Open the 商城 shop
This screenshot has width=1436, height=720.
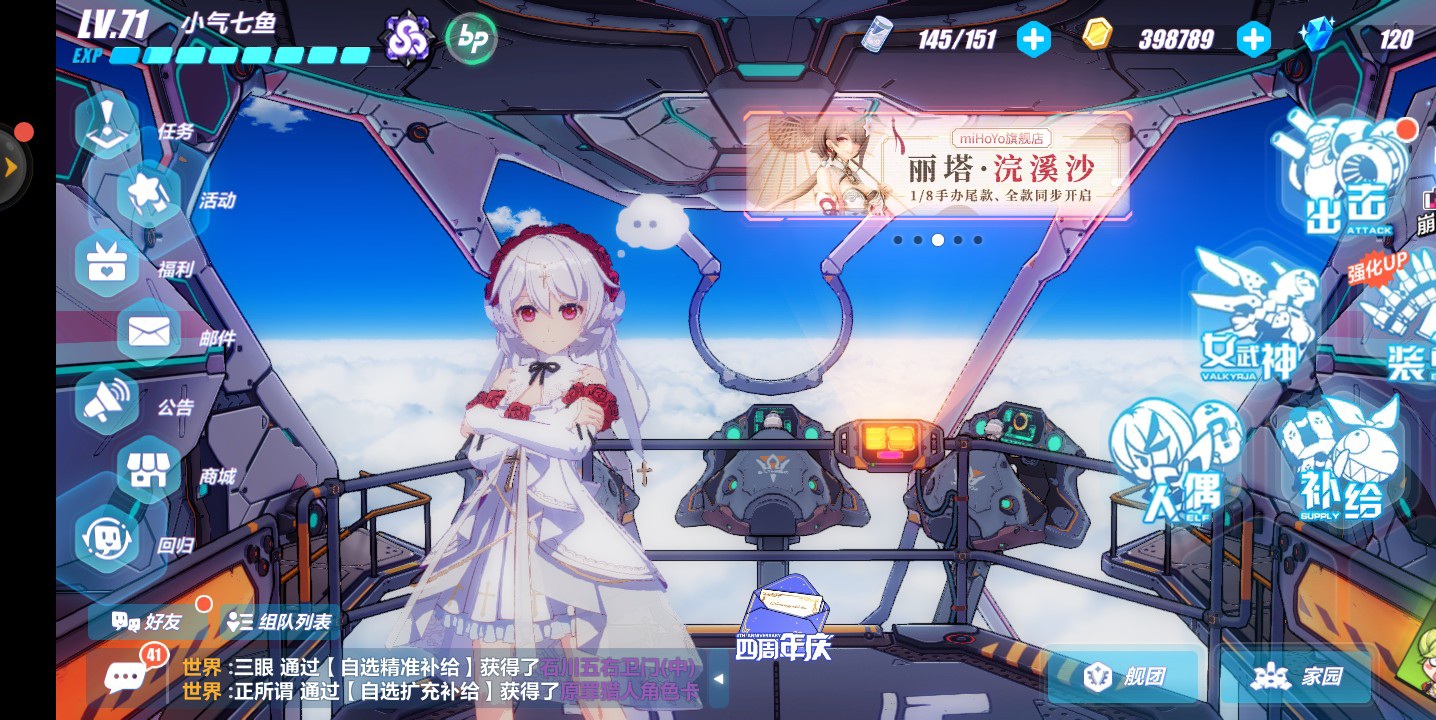click(150, 472)
